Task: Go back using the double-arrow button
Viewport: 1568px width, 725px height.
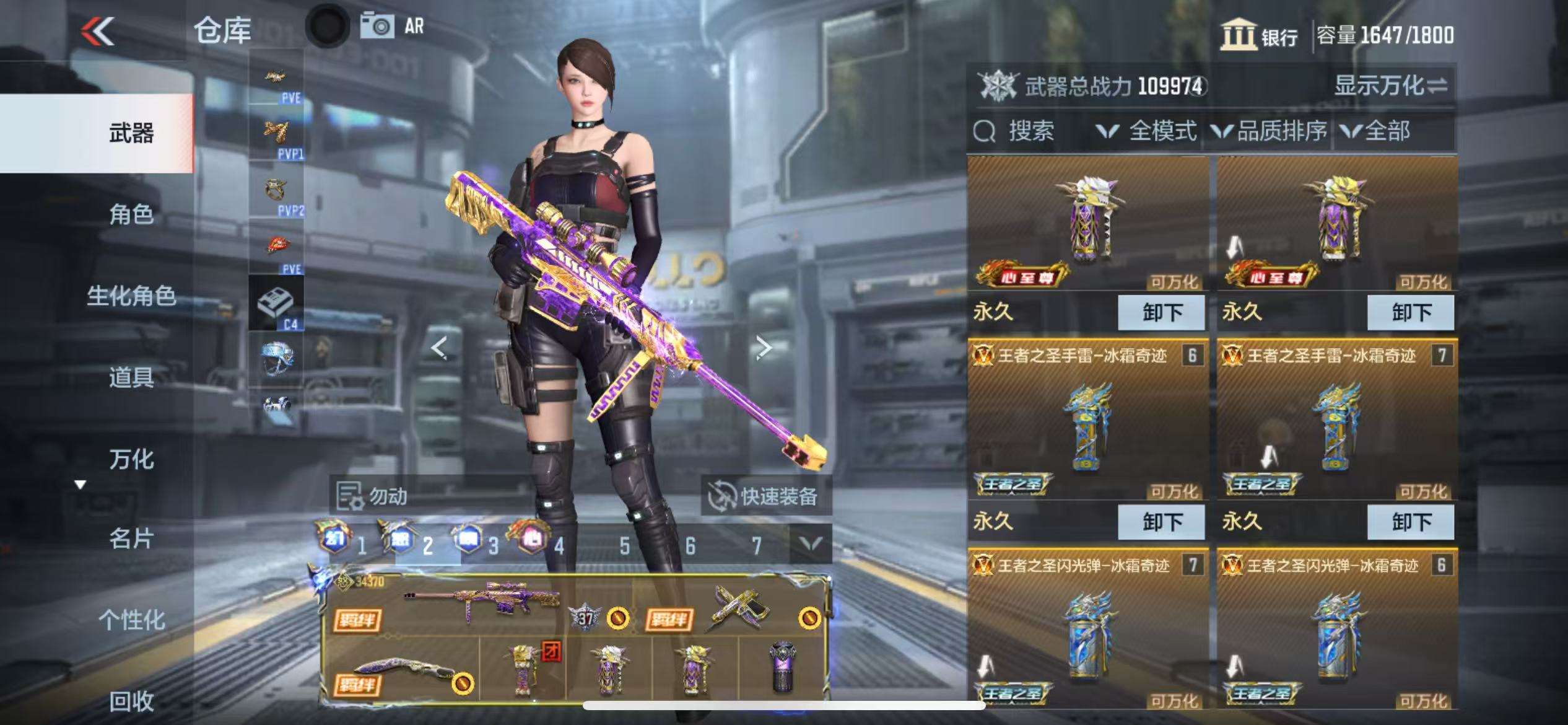Action: (98, 31)
